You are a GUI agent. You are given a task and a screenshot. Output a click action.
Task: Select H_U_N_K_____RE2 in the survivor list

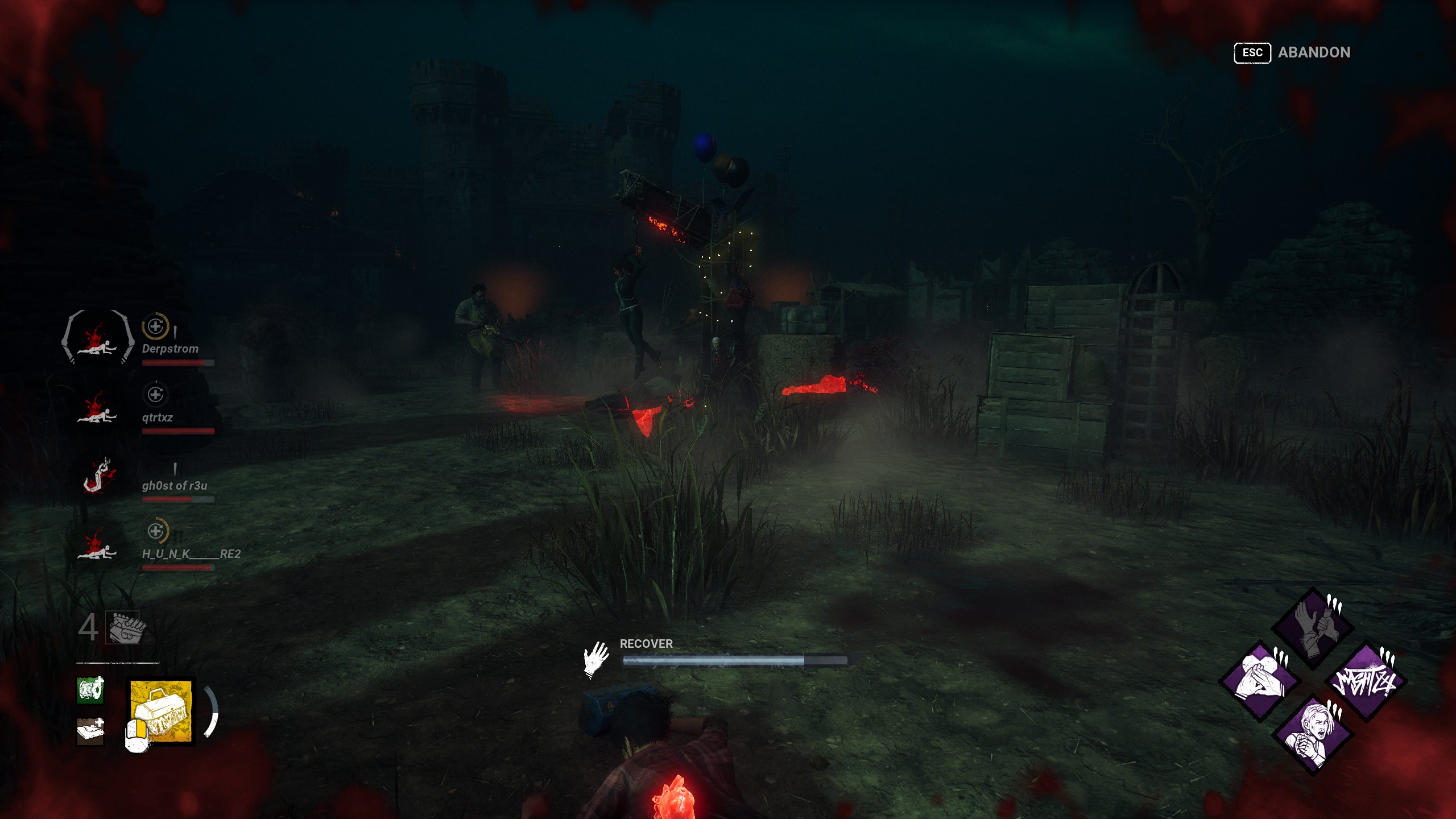191,554
